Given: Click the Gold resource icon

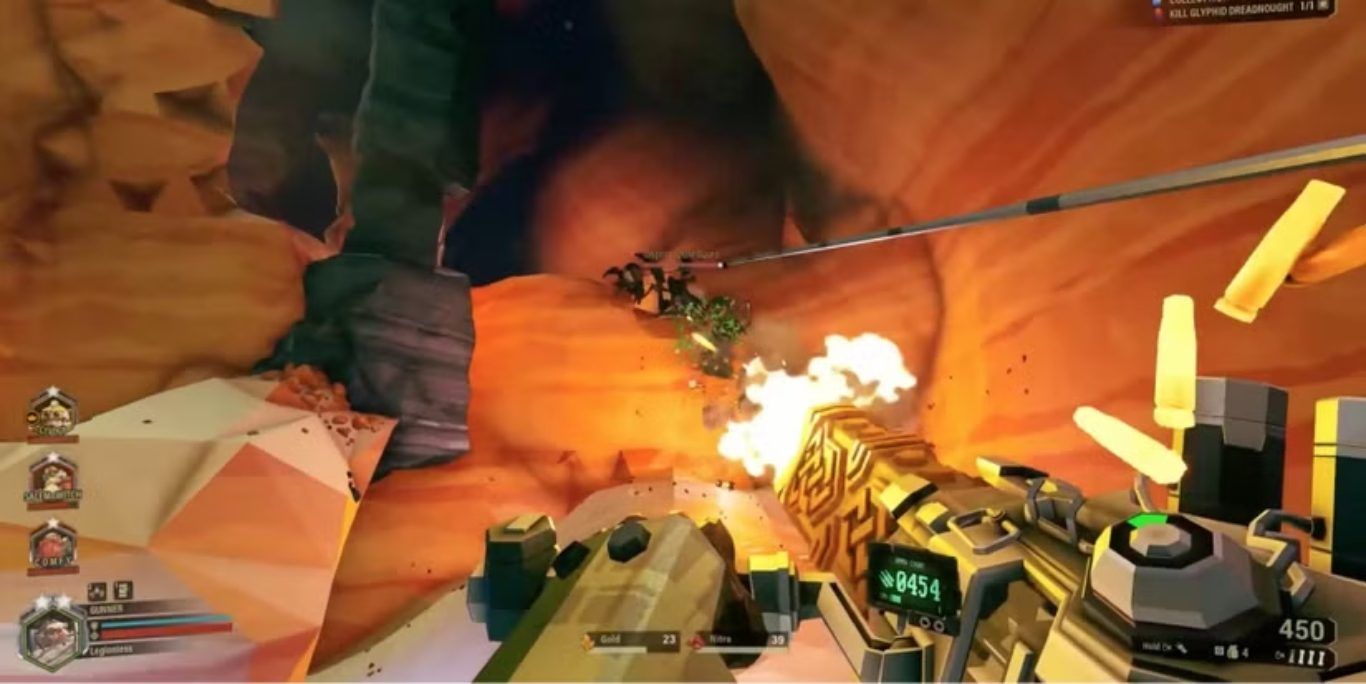Looking at the screenshot, I should [x=589, y=639].
